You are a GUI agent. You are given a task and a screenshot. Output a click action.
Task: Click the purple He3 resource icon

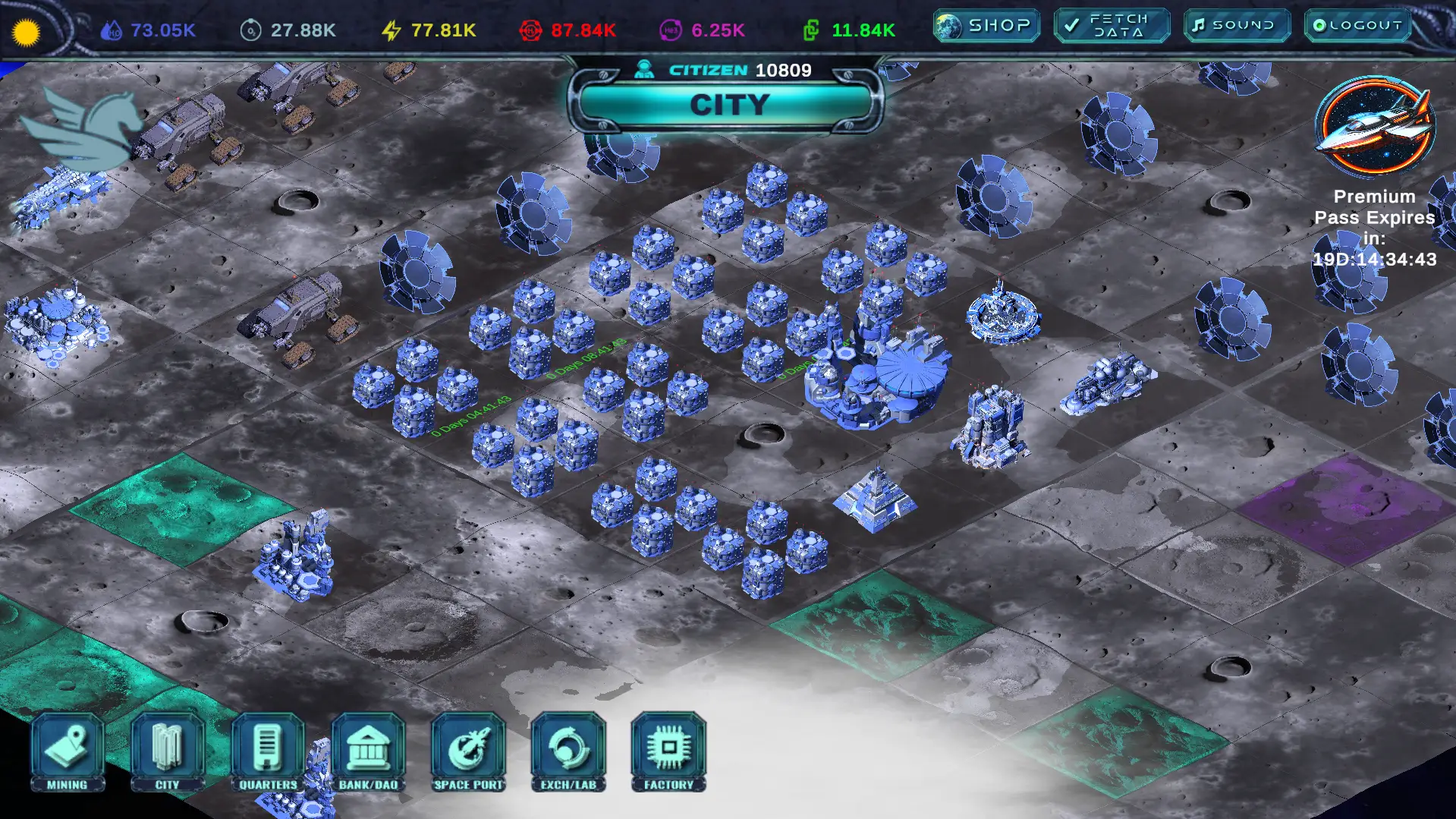[x=671, y=30]
